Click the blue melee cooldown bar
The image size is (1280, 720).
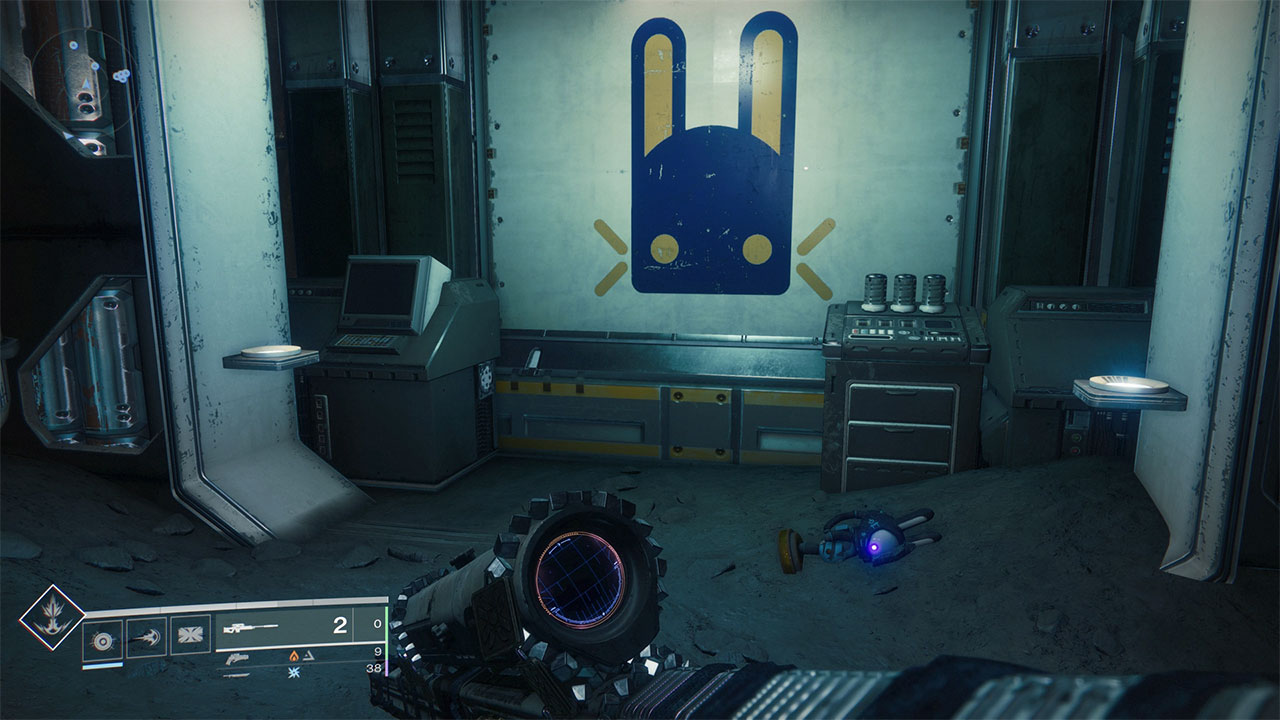pos(102,666)
